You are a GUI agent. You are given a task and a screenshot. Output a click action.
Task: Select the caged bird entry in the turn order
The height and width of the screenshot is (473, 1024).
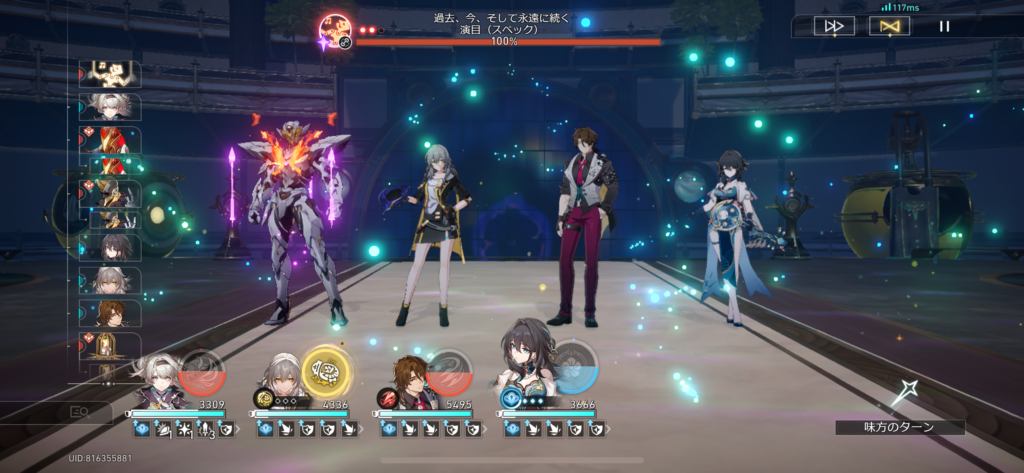coord(110,346)
